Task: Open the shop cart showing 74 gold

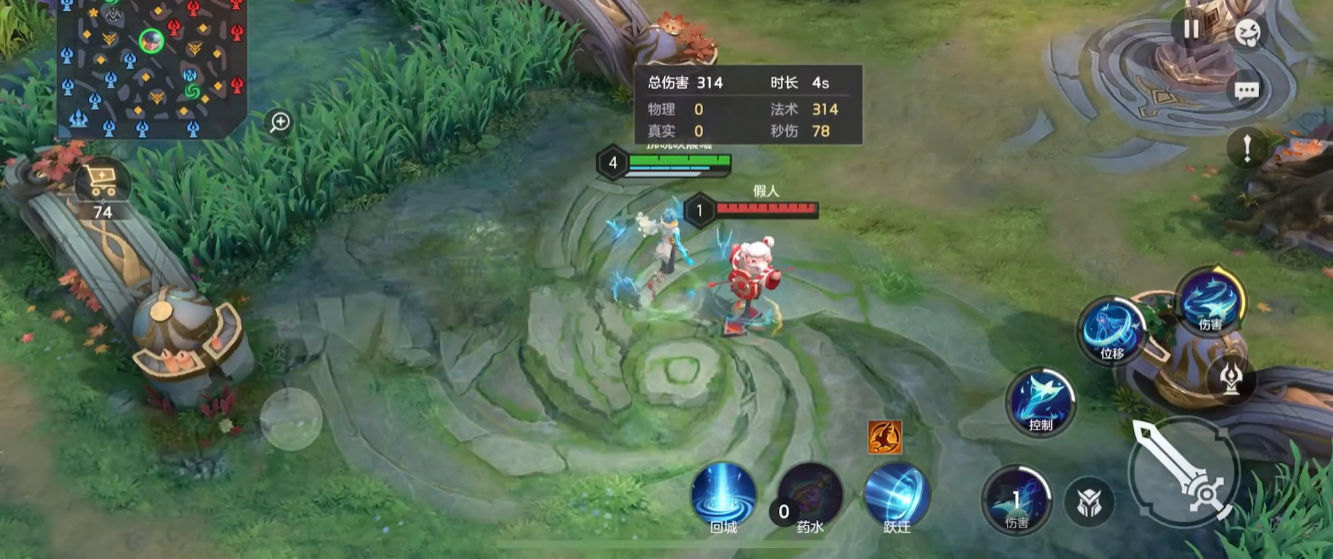Action: click(x=102, y=186)
